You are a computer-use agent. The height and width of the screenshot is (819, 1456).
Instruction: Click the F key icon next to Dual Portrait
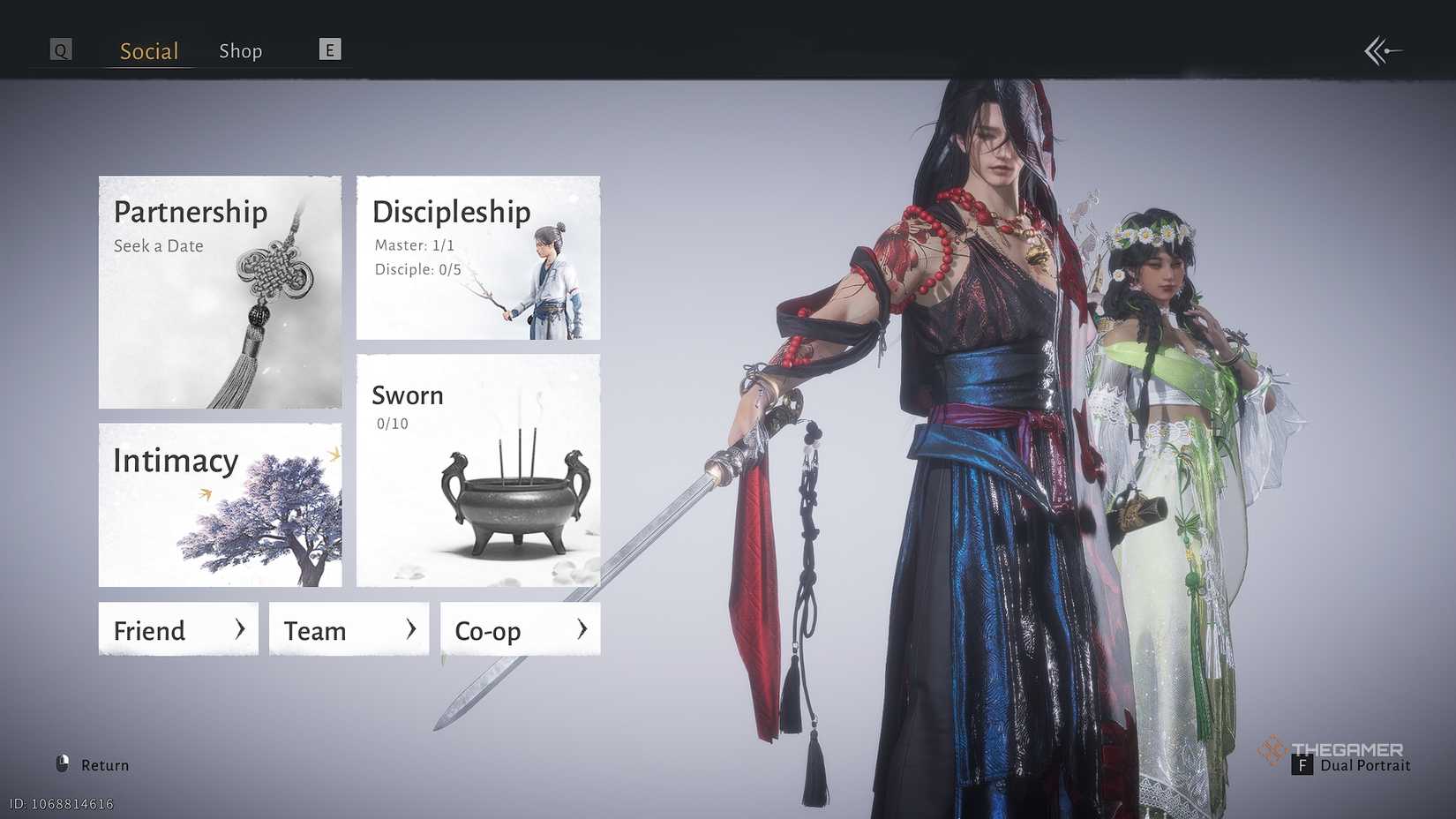(x=1304, y=766)
